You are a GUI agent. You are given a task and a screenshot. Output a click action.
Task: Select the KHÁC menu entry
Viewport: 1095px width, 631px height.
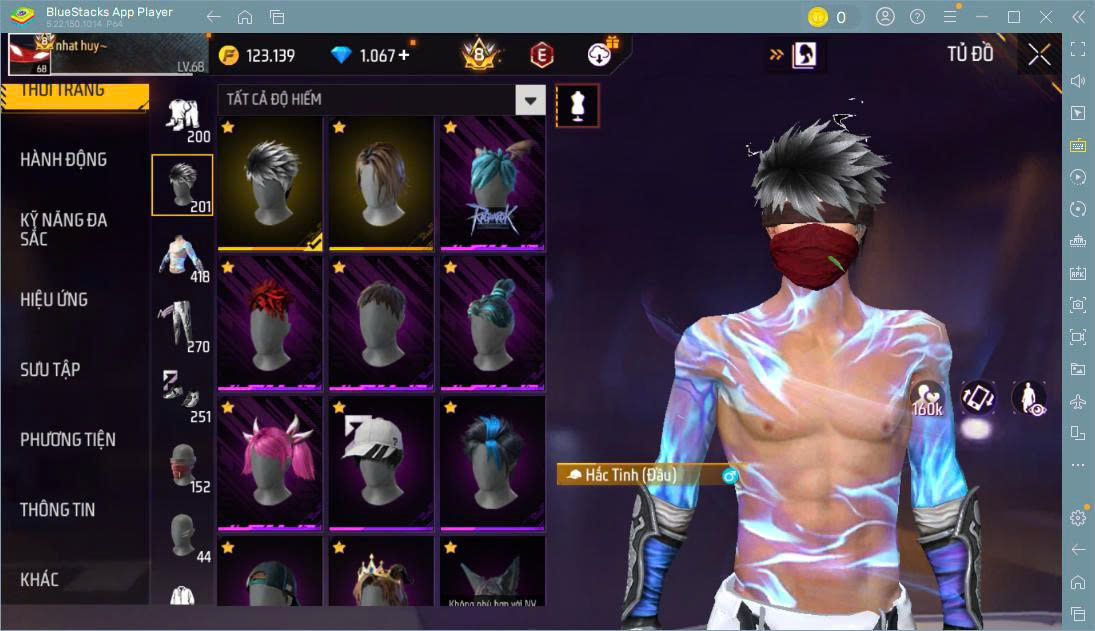click(x=40, y=580)
